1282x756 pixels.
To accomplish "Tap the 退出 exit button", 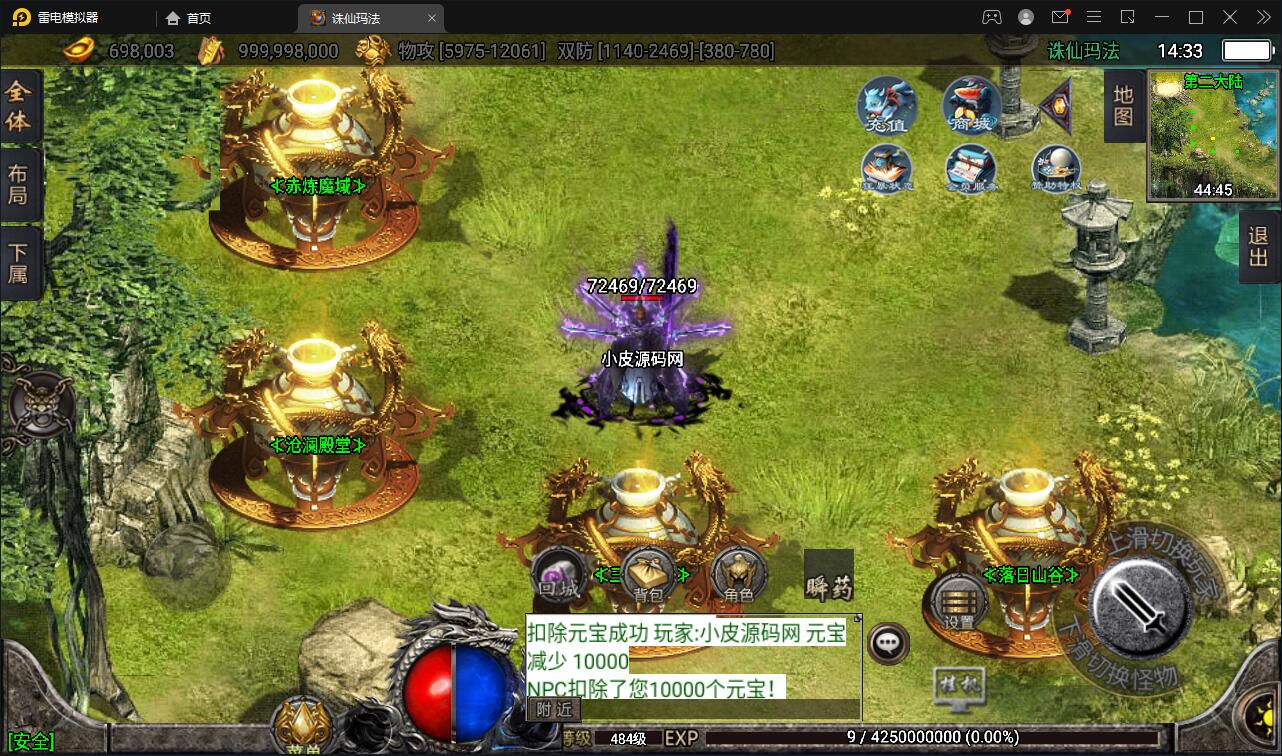I will [x=1259, y=246].
